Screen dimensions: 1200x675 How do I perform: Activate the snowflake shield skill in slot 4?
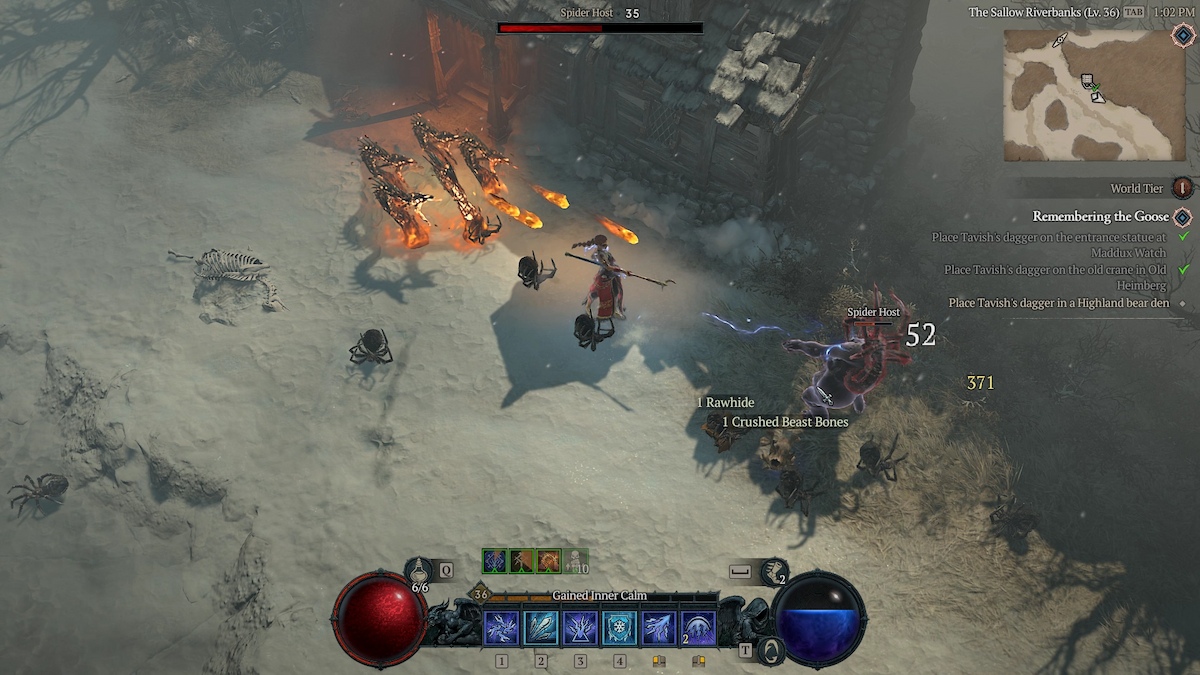(620, 628)
